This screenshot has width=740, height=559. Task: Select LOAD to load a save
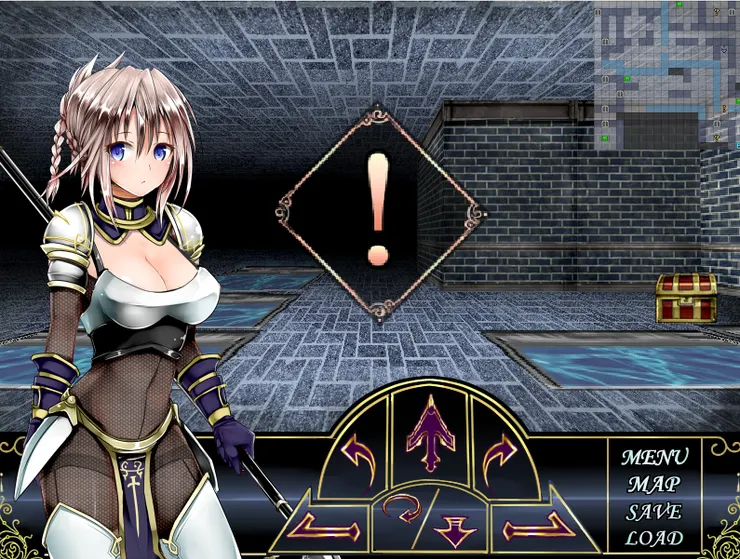pos(655,538)
